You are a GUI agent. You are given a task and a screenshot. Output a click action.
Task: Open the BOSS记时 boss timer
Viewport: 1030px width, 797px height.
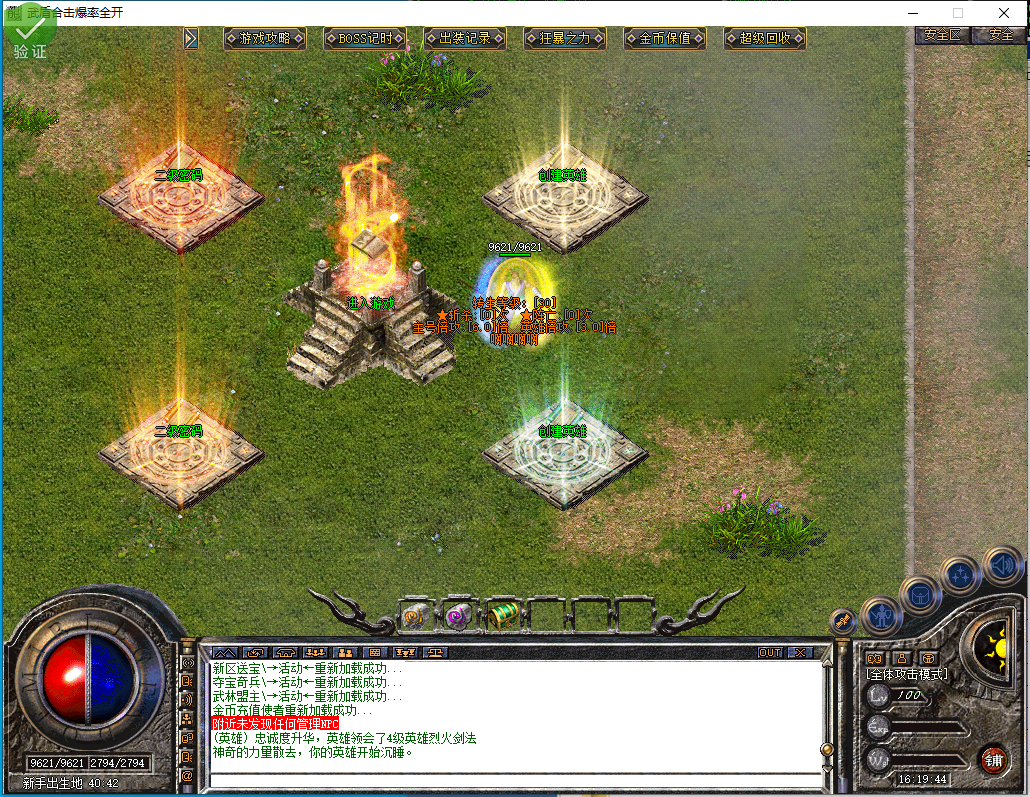pos(365,38)
